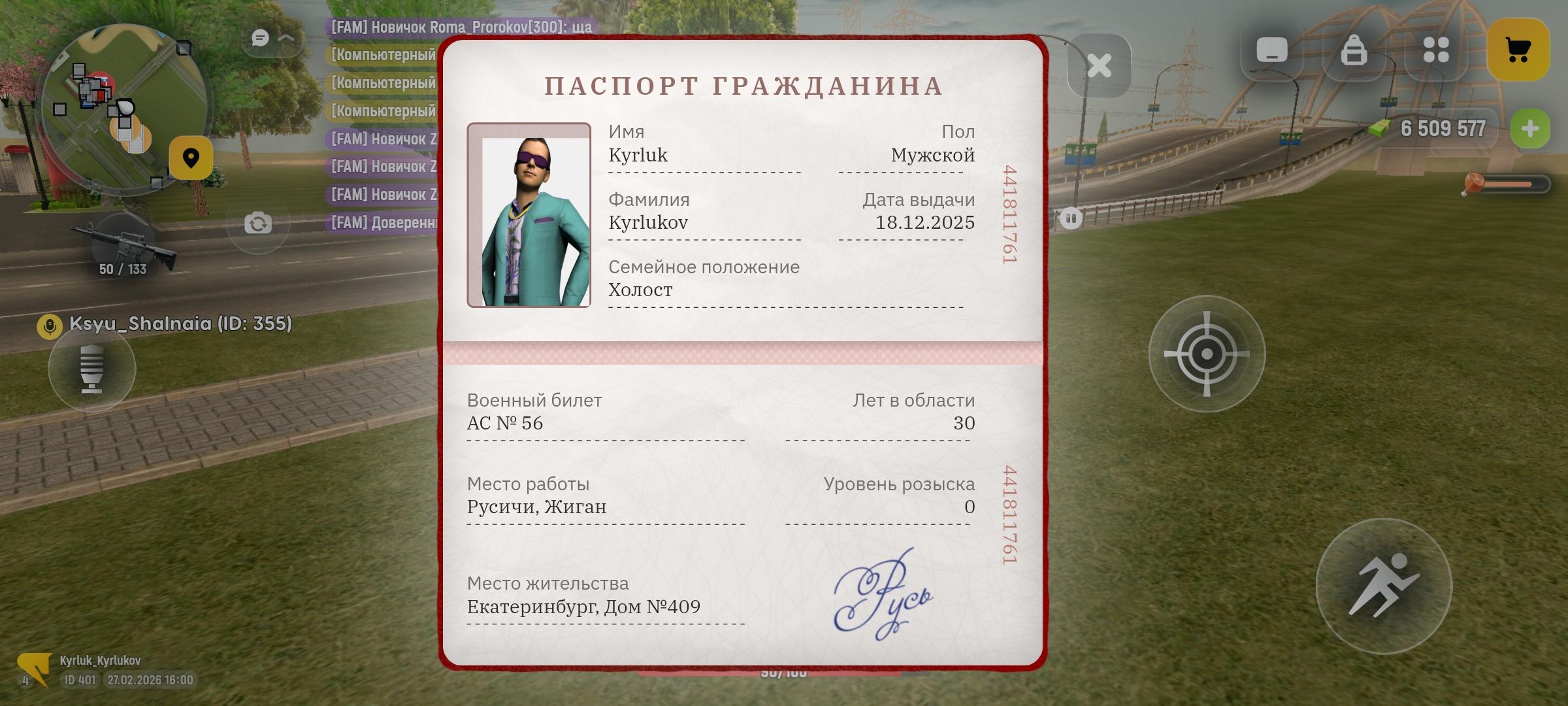Add money with the green plus button
Image resolution: width=1568 pixels, height=706 pixels.
[x=1529, y=129]
